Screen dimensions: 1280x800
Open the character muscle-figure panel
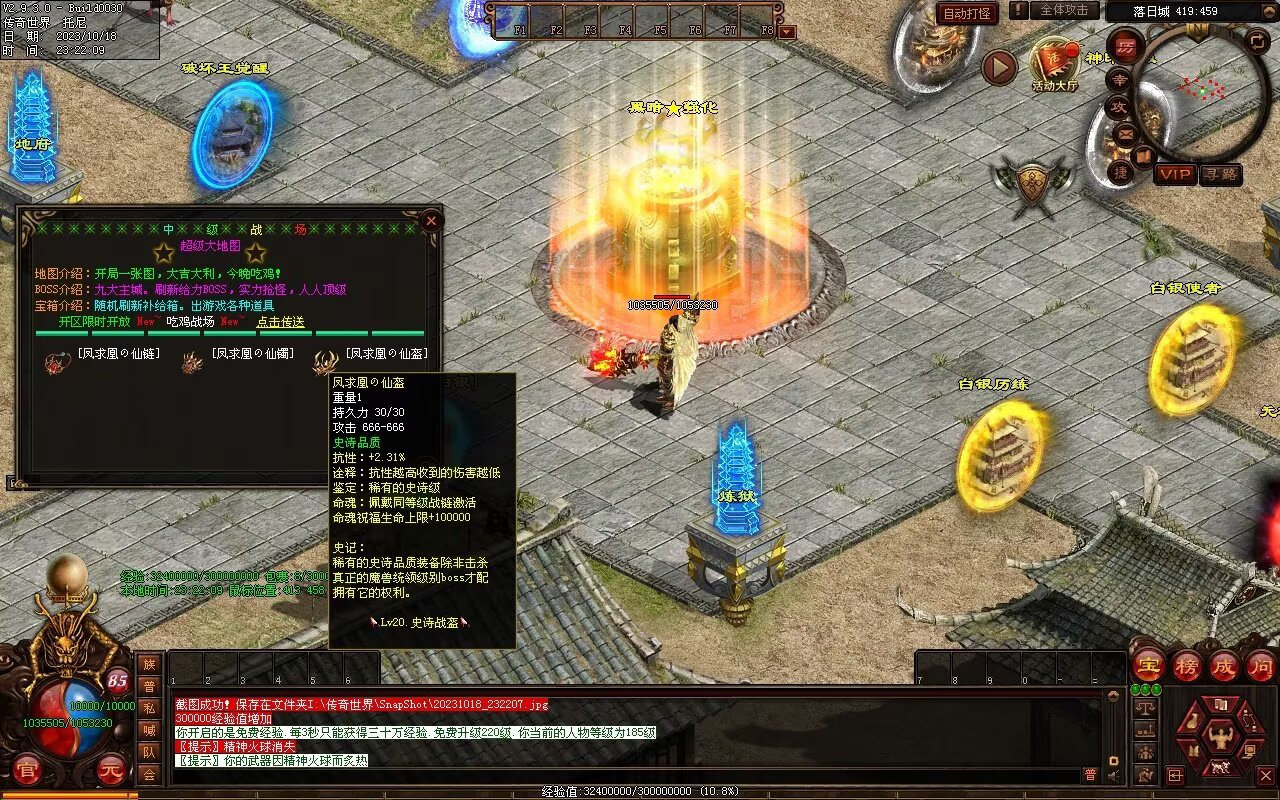pos(1220,738)
